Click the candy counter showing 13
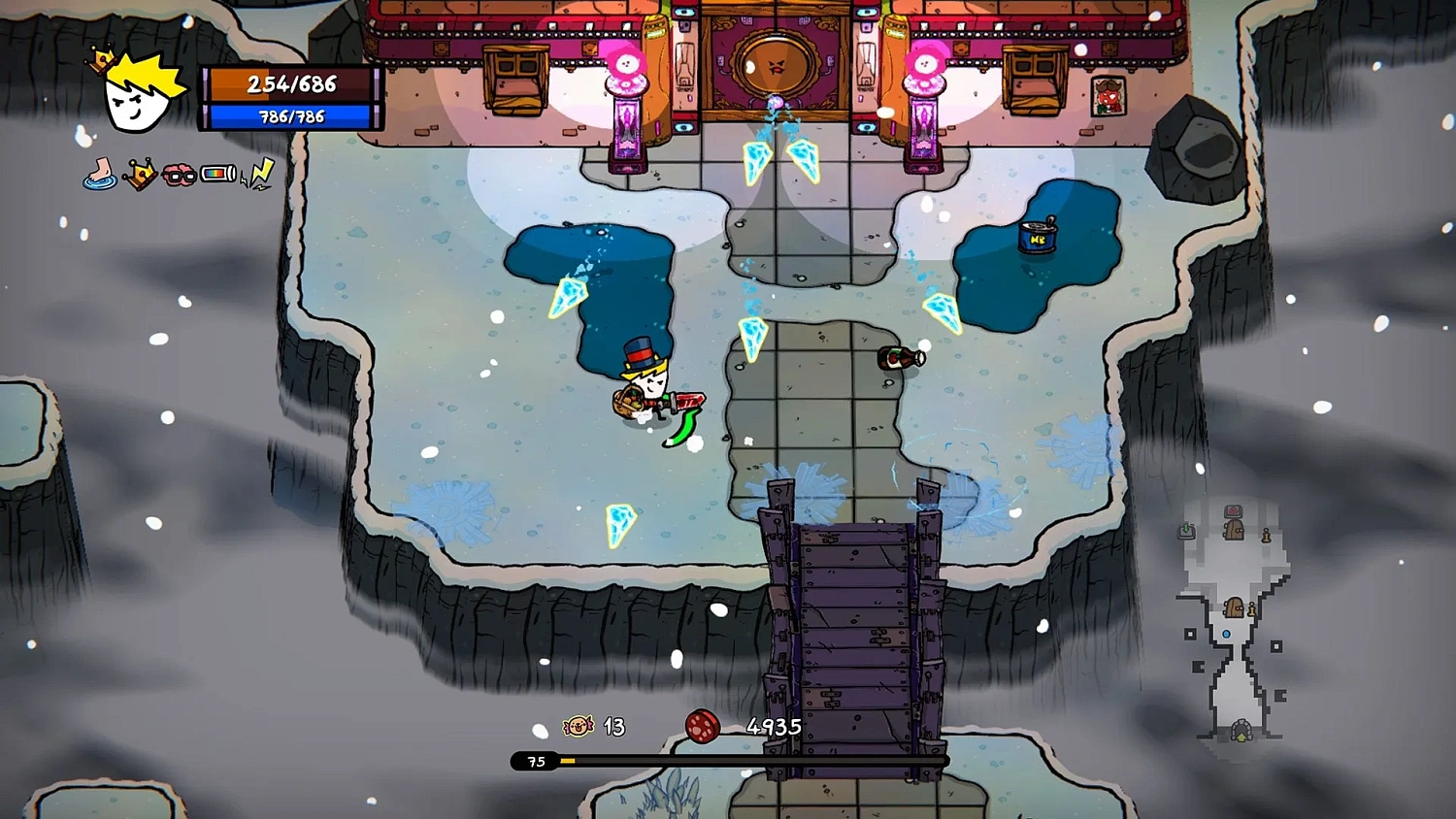This screenshot has height=819, width=1456. [x=612, y=727]
